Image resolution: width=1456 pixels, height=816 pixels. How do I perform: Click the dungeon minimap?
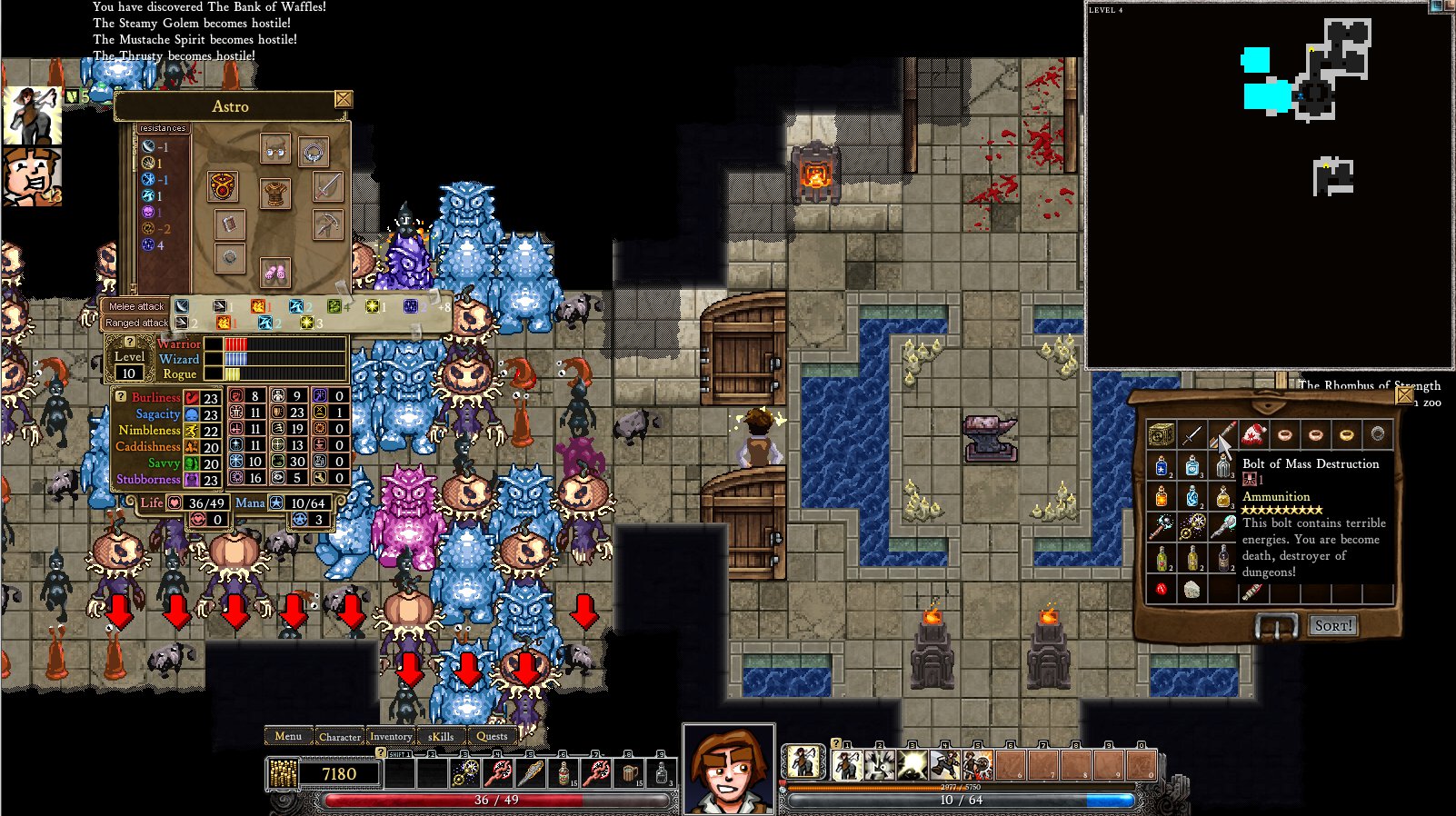(1269, 186)
